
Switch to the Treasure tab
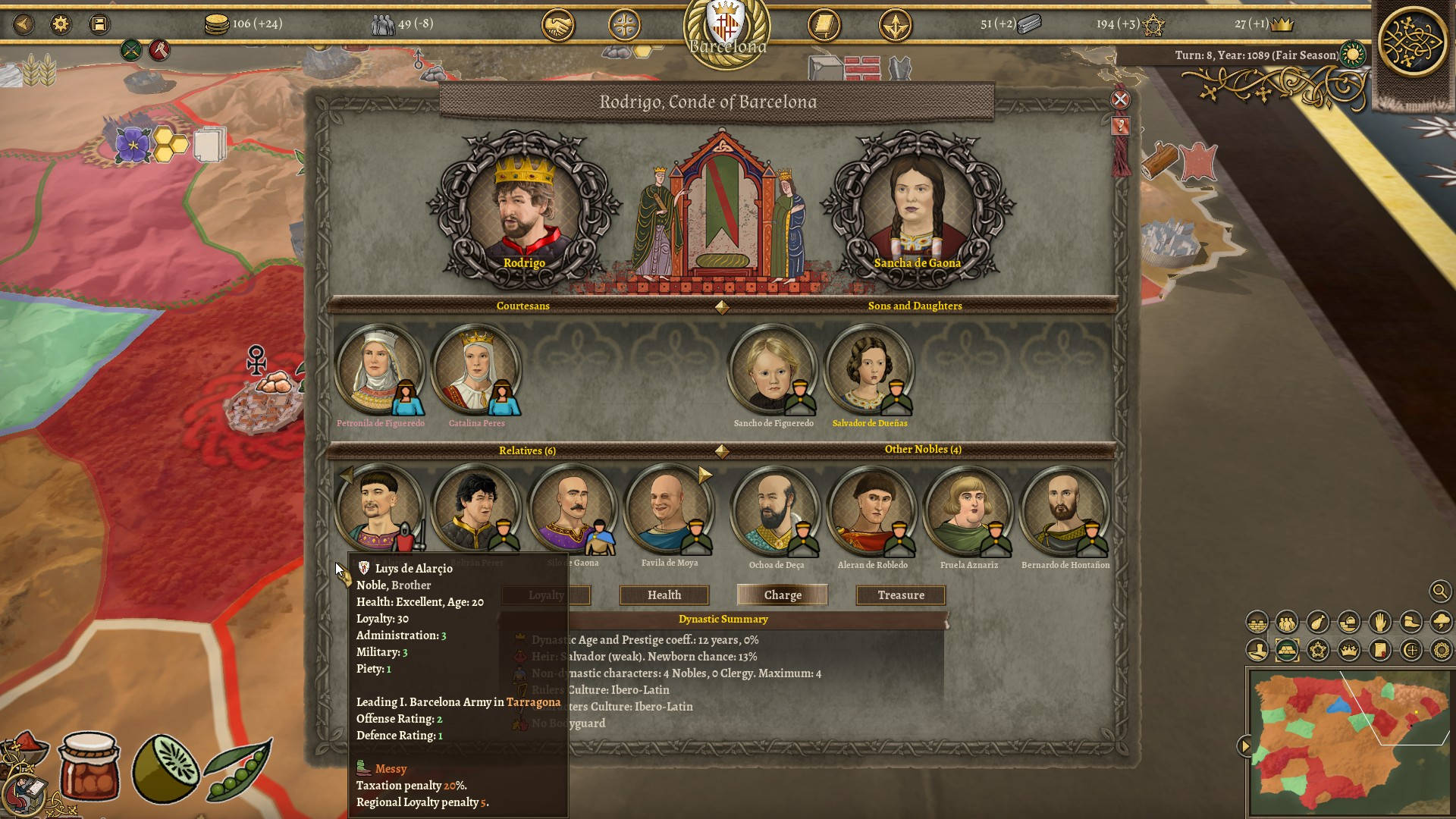[899, 595]
